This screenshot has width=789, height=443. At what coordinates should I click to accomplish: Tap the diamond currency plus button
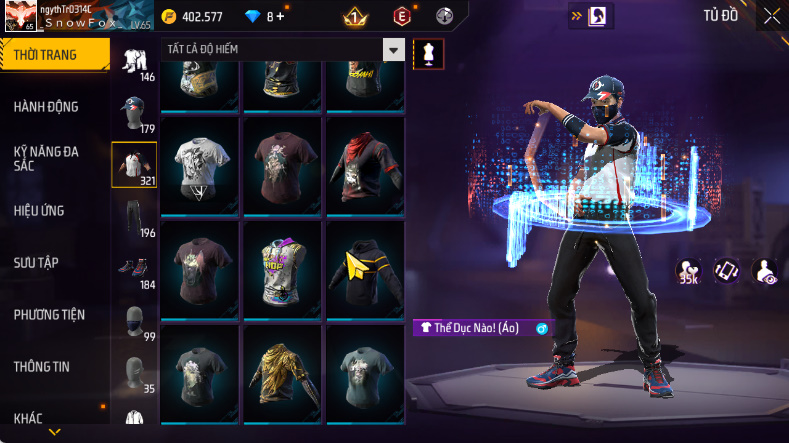click(x=279, y=16)
